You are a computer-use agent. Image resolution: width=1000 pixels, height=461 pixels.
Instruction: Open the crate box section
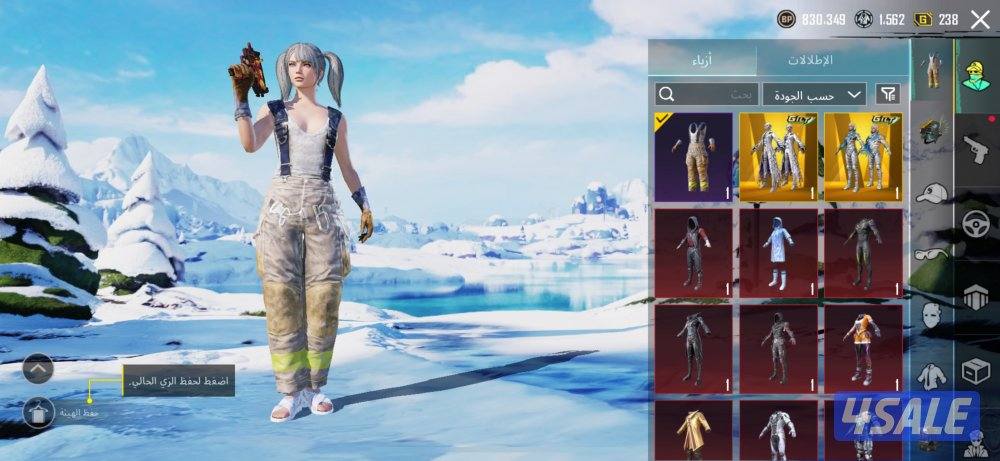(x=975, y=372)
